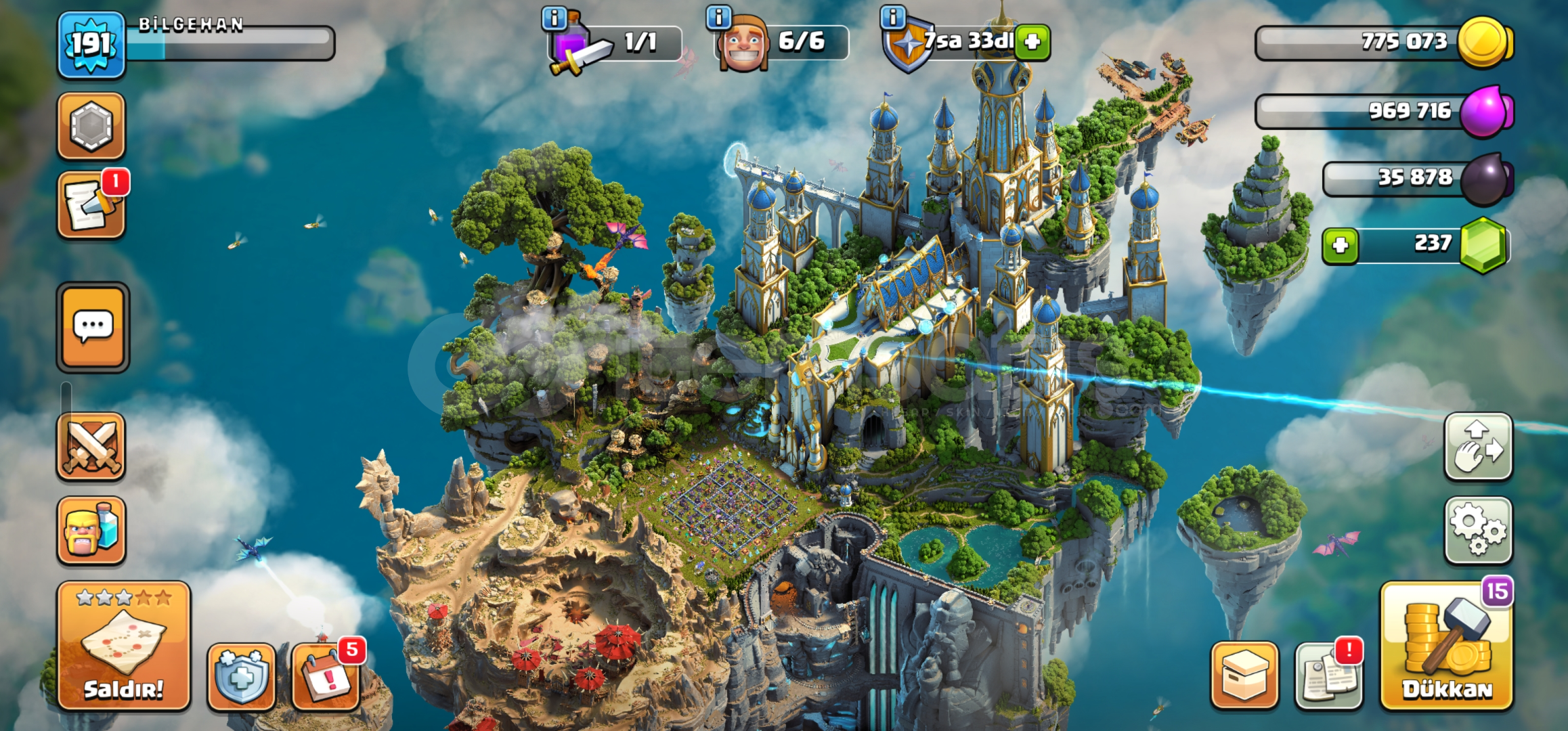Click the player level 191 badge
This screenshot has height=731, width=1568.
tap(91, 45)
